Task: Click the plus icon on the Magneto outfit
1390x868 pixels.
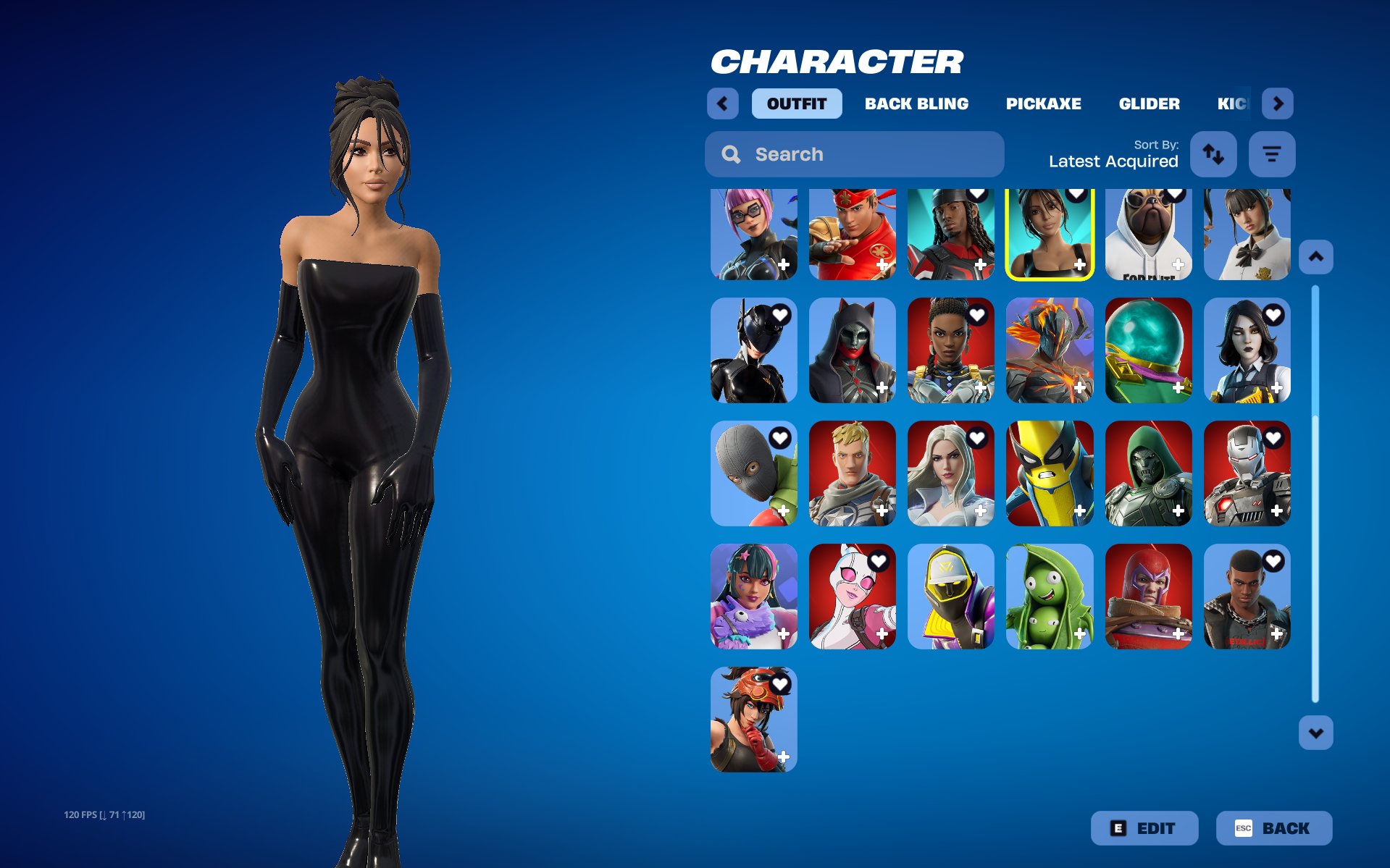Action: [x=1179, y=635]
